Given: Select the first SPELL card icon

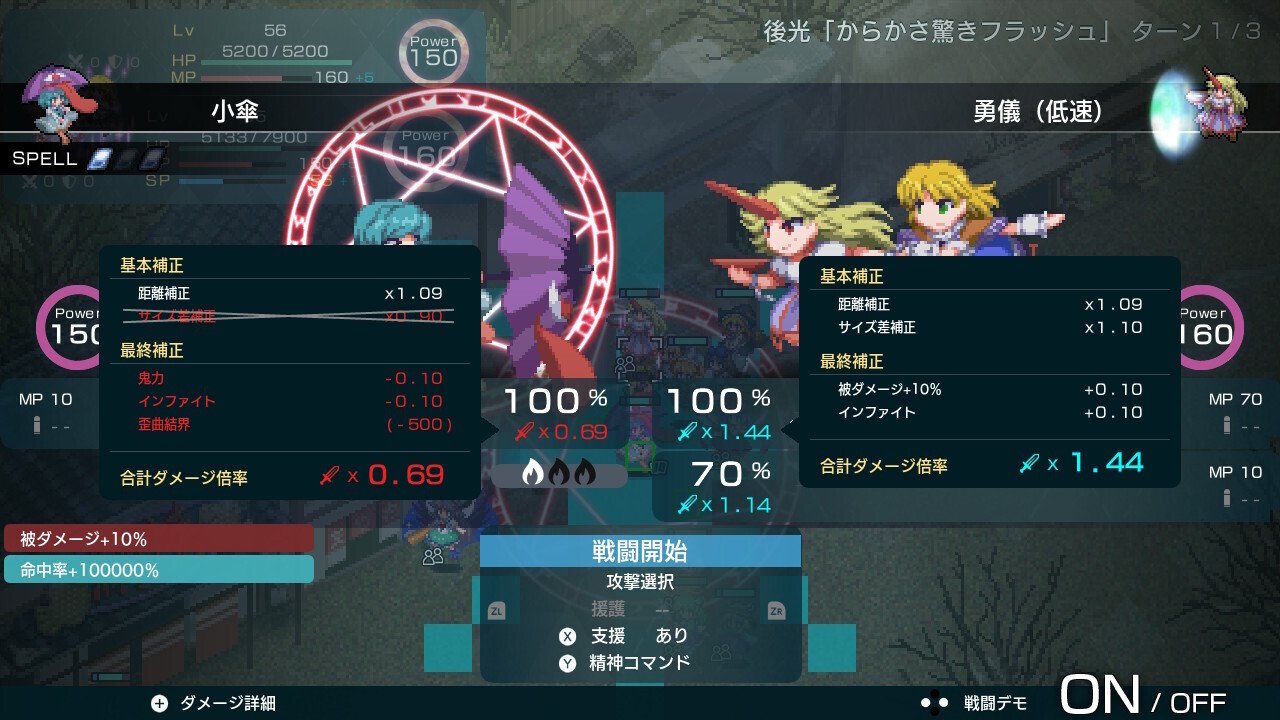Looking at the screenshot, I should tap(99, 159).
